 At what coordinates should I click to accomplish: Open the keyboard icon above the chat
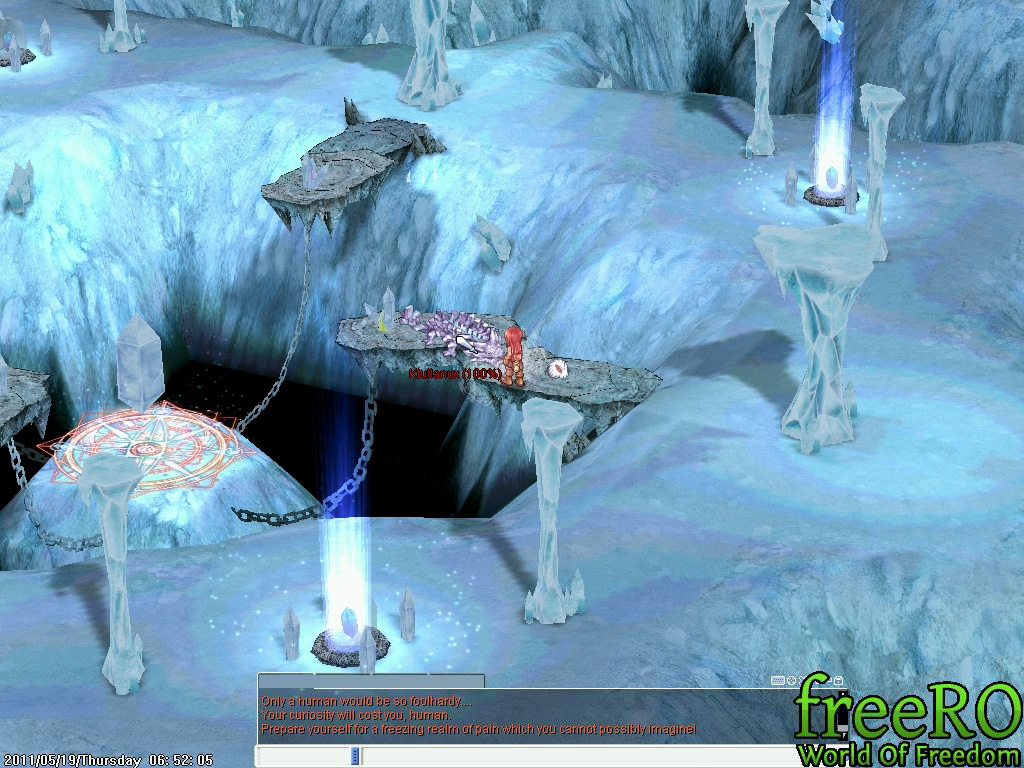click(x=777, y=681)
